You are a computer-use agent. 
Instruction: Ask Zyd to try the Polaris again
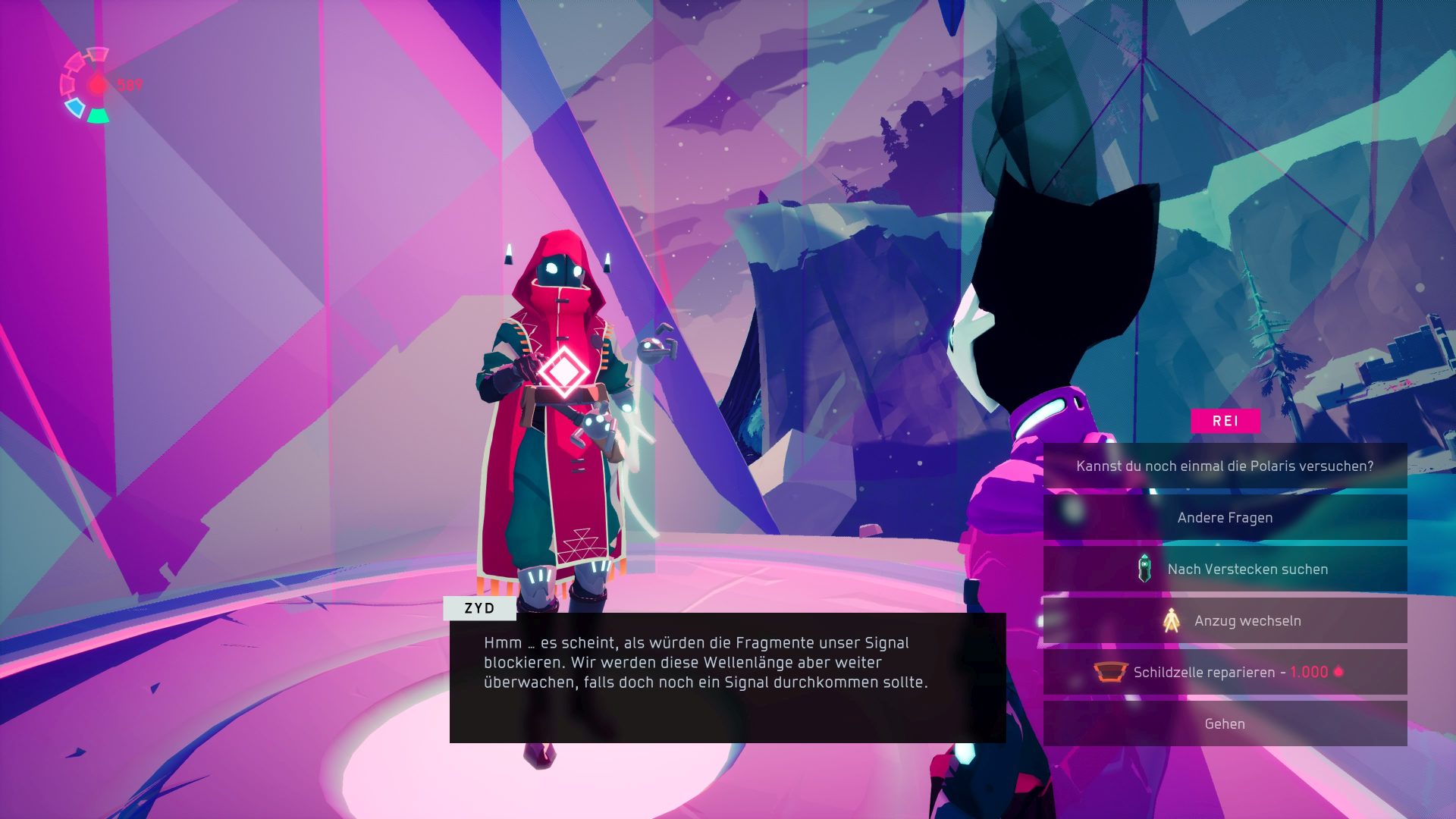(x=1225, y=466)
